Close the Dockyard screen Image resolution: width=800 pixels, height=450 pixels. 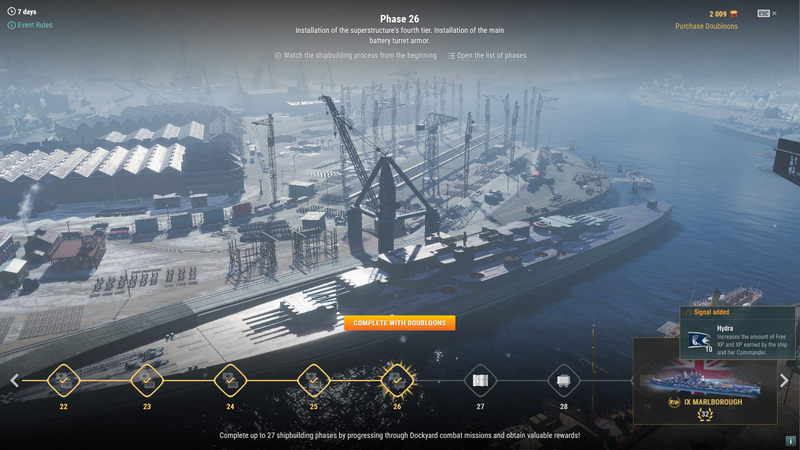click(x=774, y=13)
